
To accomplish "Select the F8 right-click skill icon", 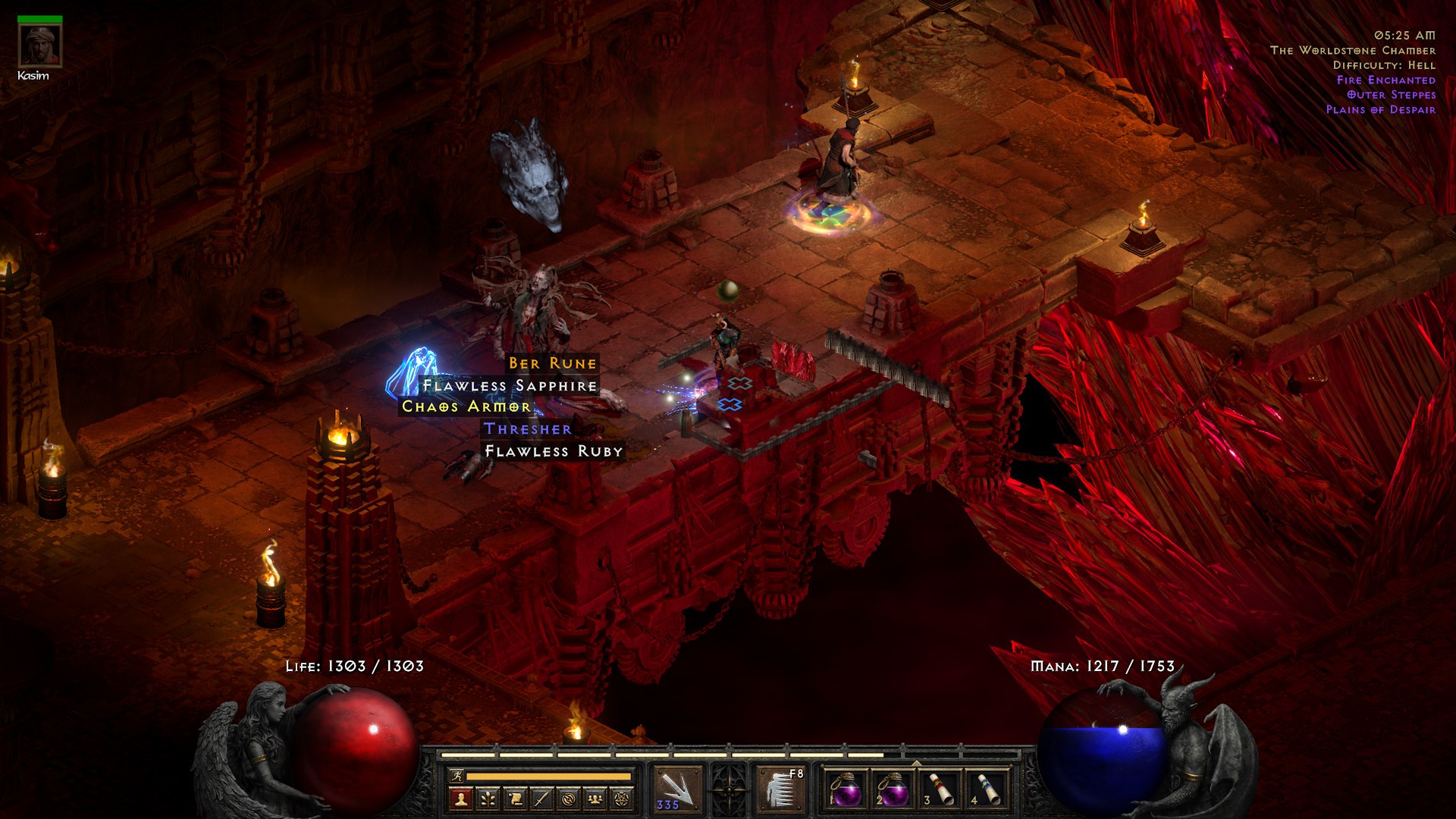I will point(781,789).
